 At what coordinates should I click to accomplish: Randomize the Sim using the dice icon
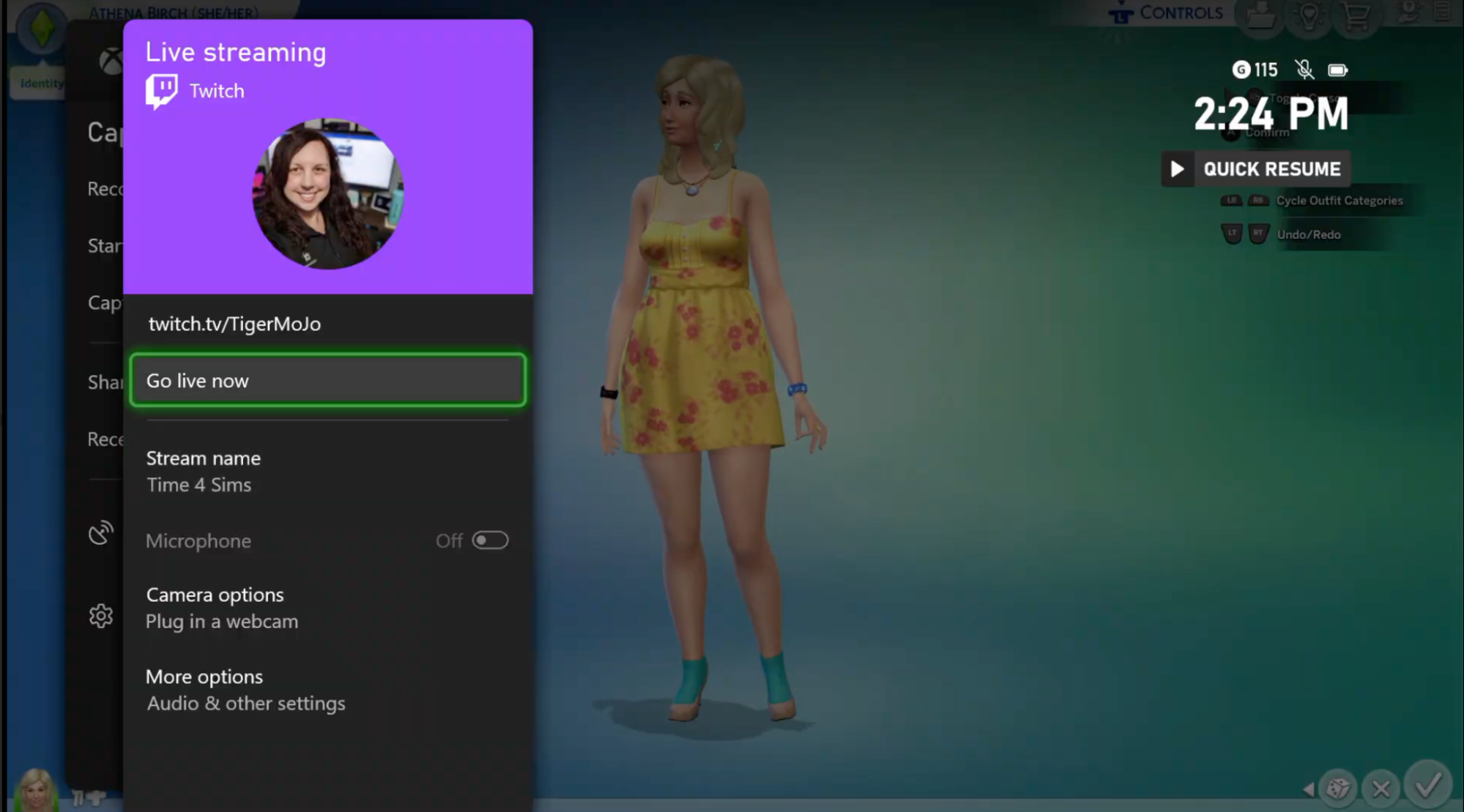1337,789
